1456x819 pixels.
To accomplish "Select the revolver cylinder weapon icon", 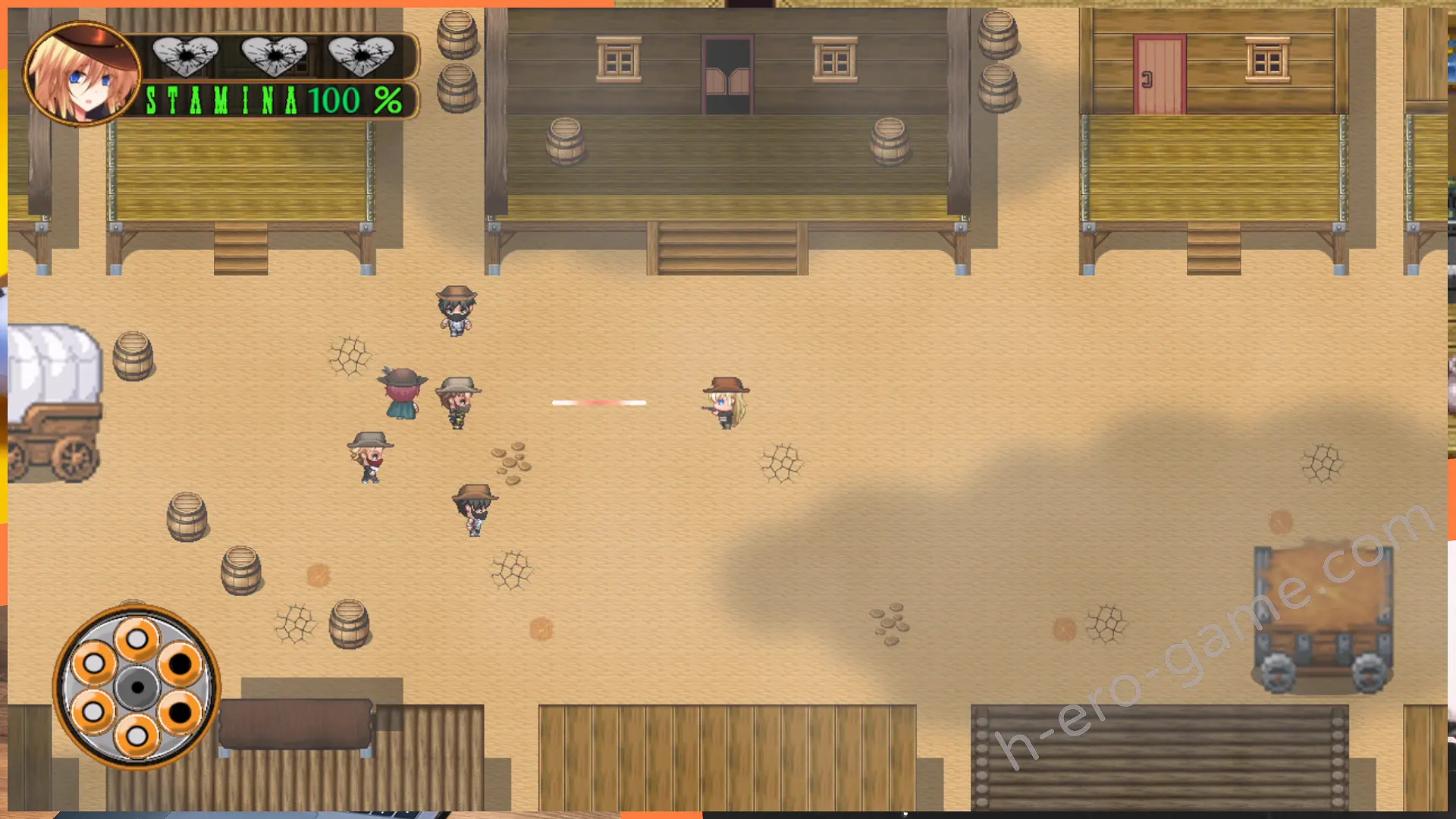I will (x=136, y=687).
